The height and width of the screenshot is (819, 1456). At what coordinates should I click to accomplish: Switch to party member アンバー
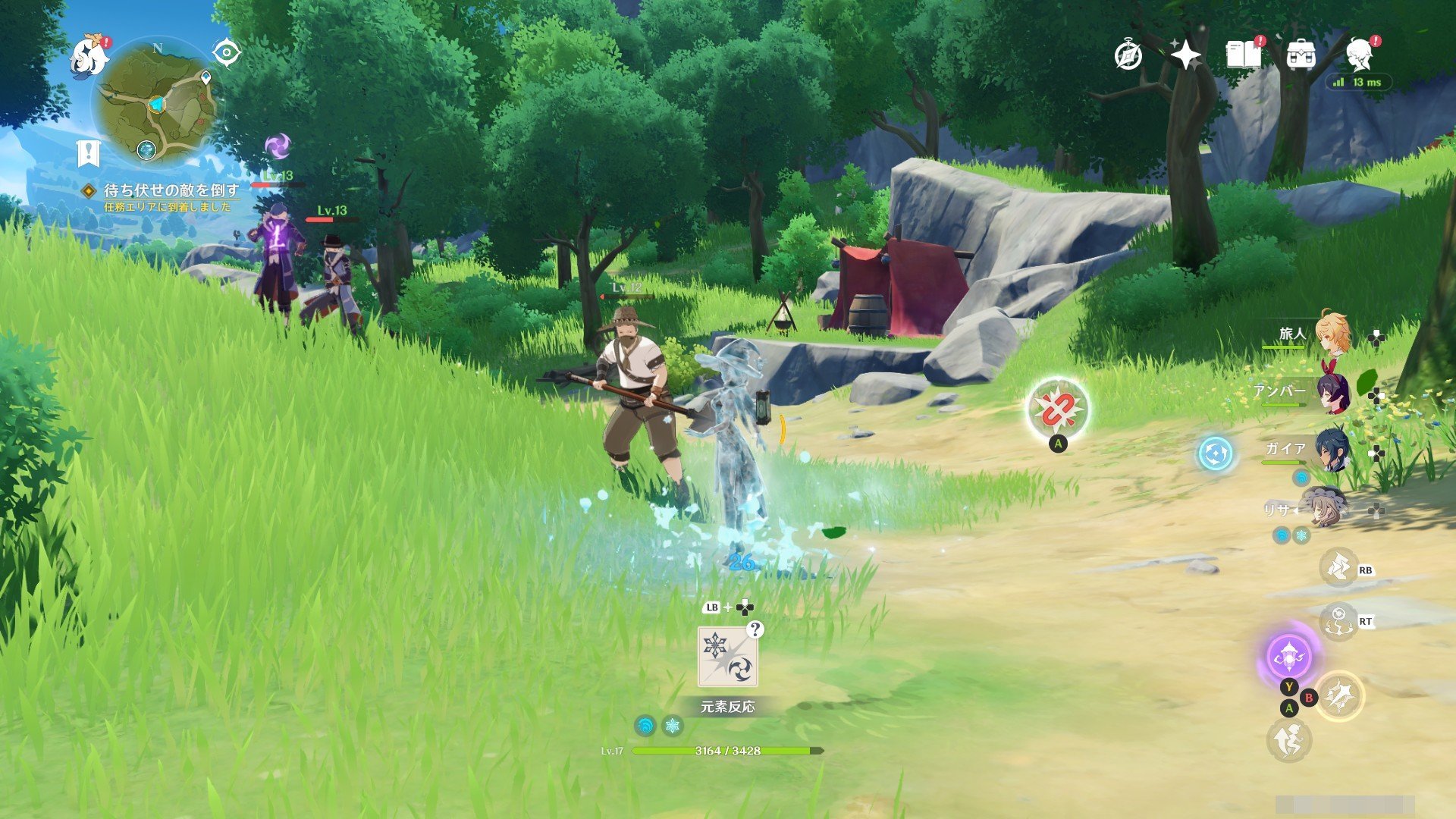click(1333, 392)
